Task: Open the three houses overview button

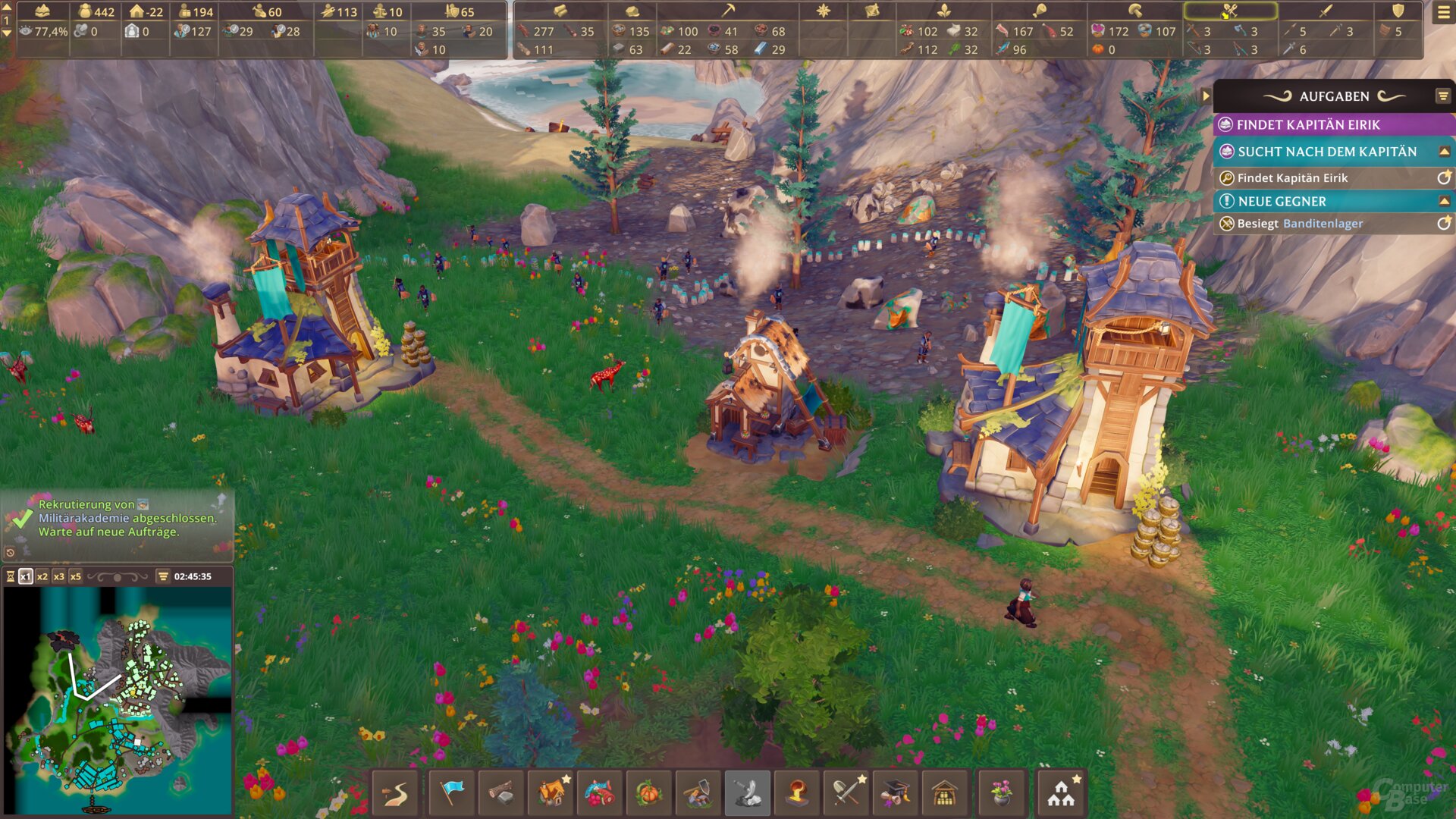Action: coord(1061,793)
